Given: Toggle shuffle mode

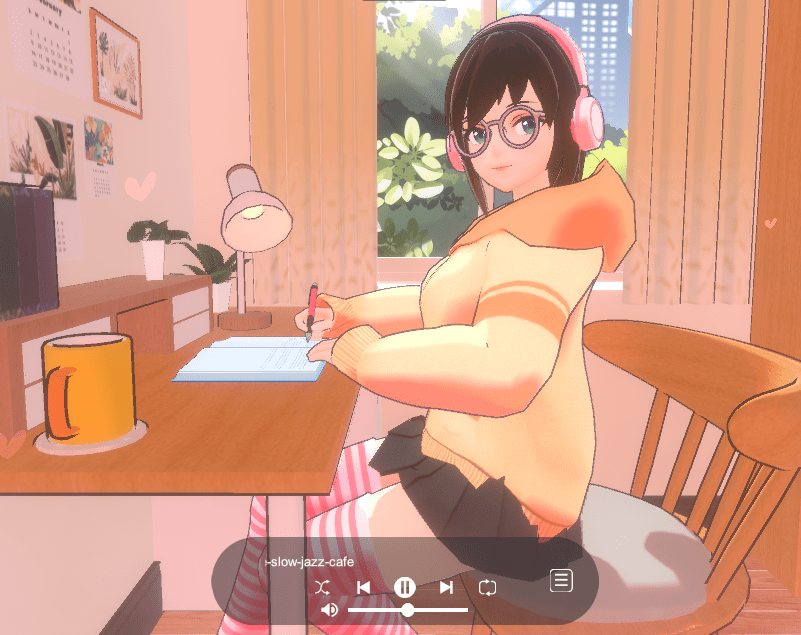Looking at the screenshot, I should pos(321,587).
